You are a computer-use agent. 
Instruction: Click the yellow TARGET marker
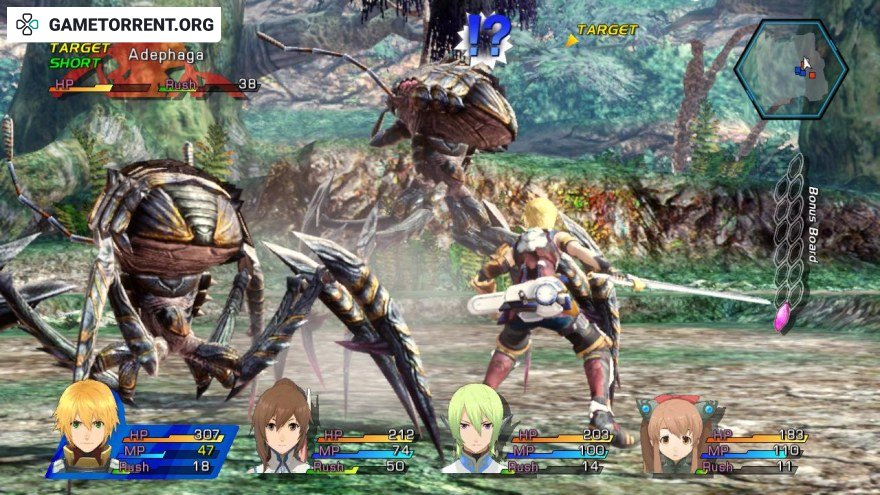601,31
